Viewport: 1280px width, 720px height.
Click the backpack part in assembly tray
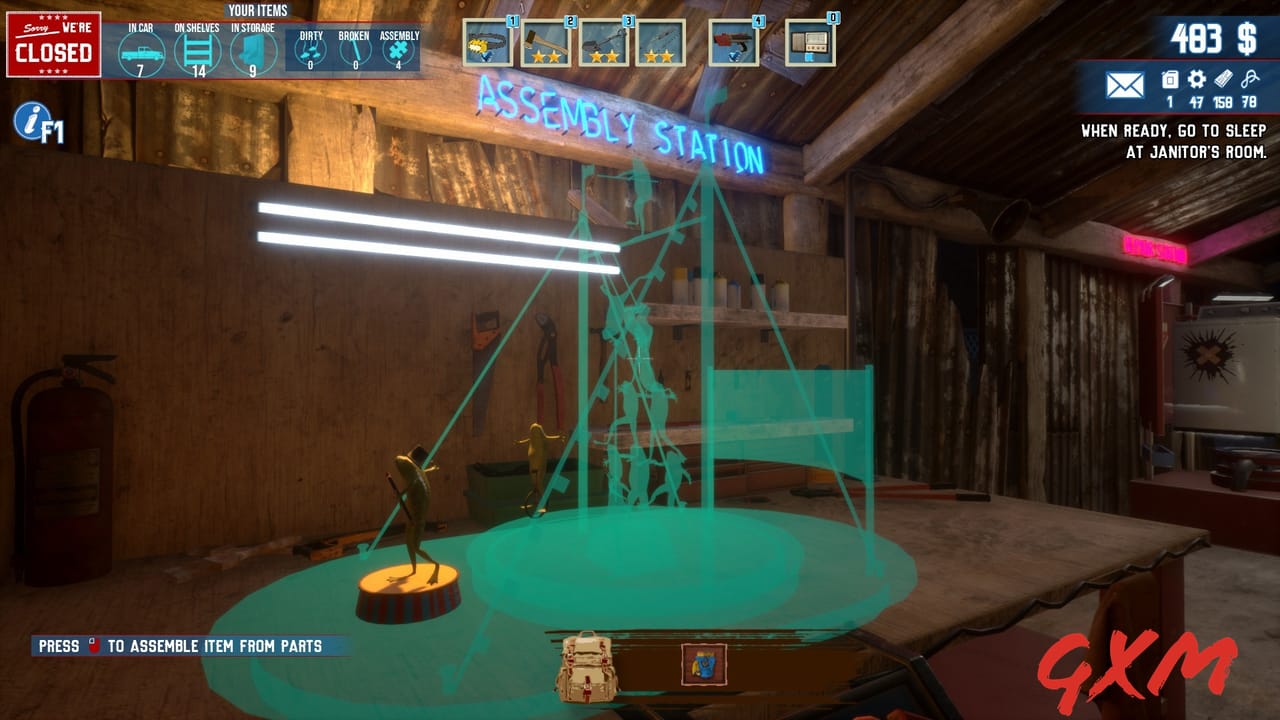589,666
